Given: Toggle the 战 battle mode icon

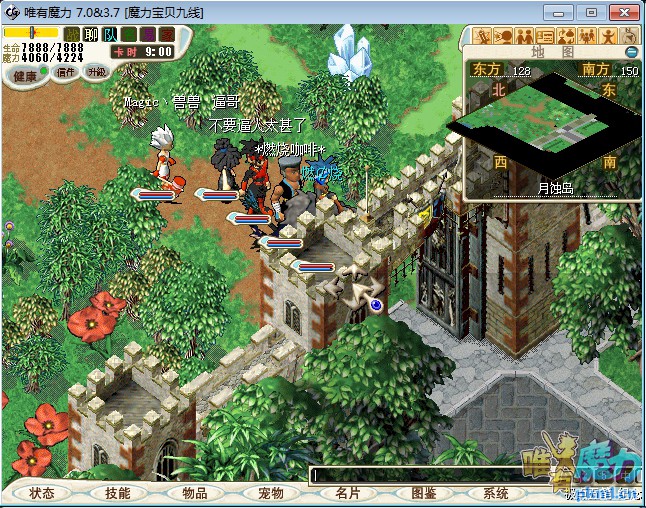Looking at the screenshot, I should tap(70, 34).
